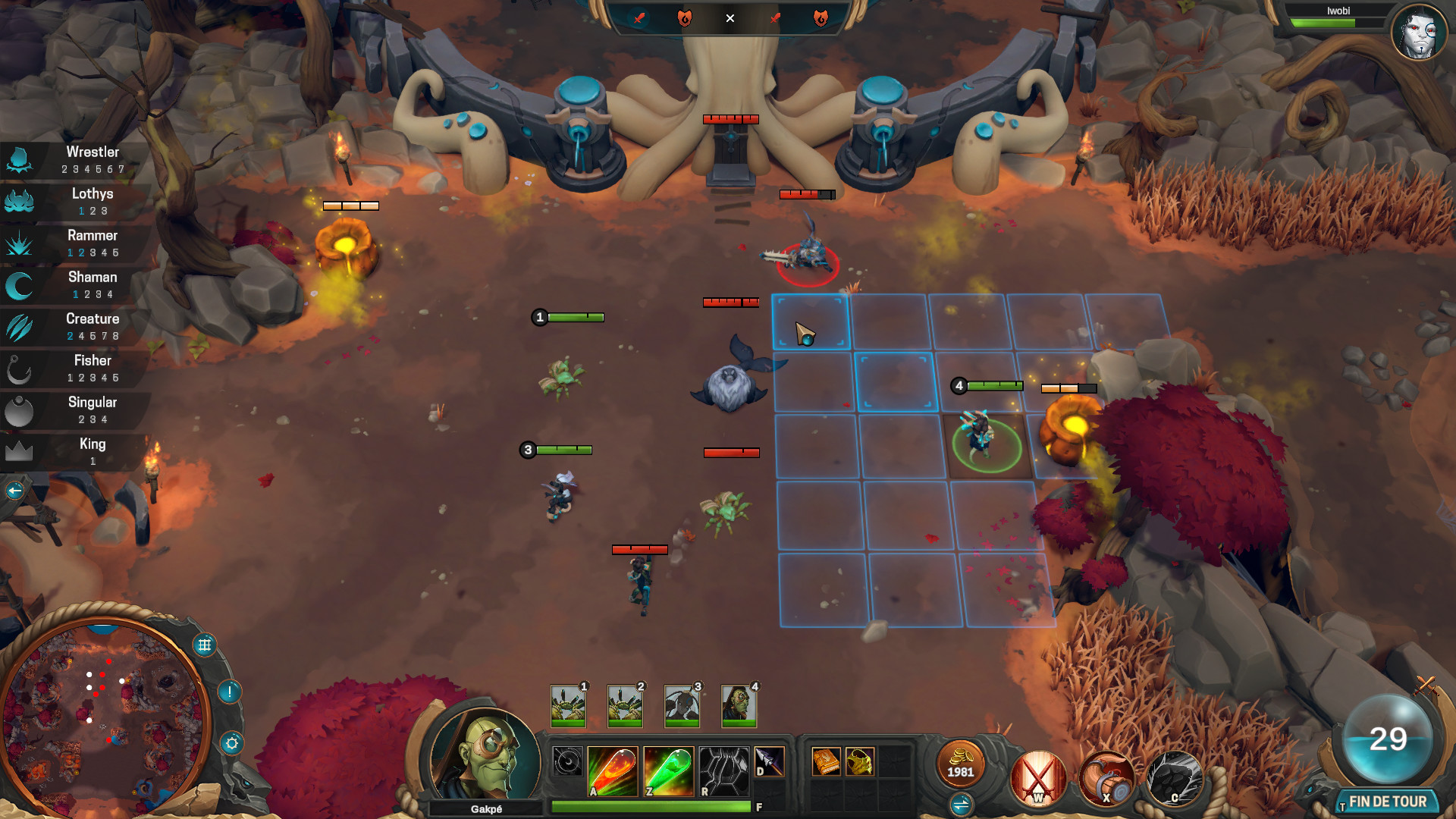Select the Wrestler class icon
Viewport: 1456px width, 819px height.
coord(20,159)
